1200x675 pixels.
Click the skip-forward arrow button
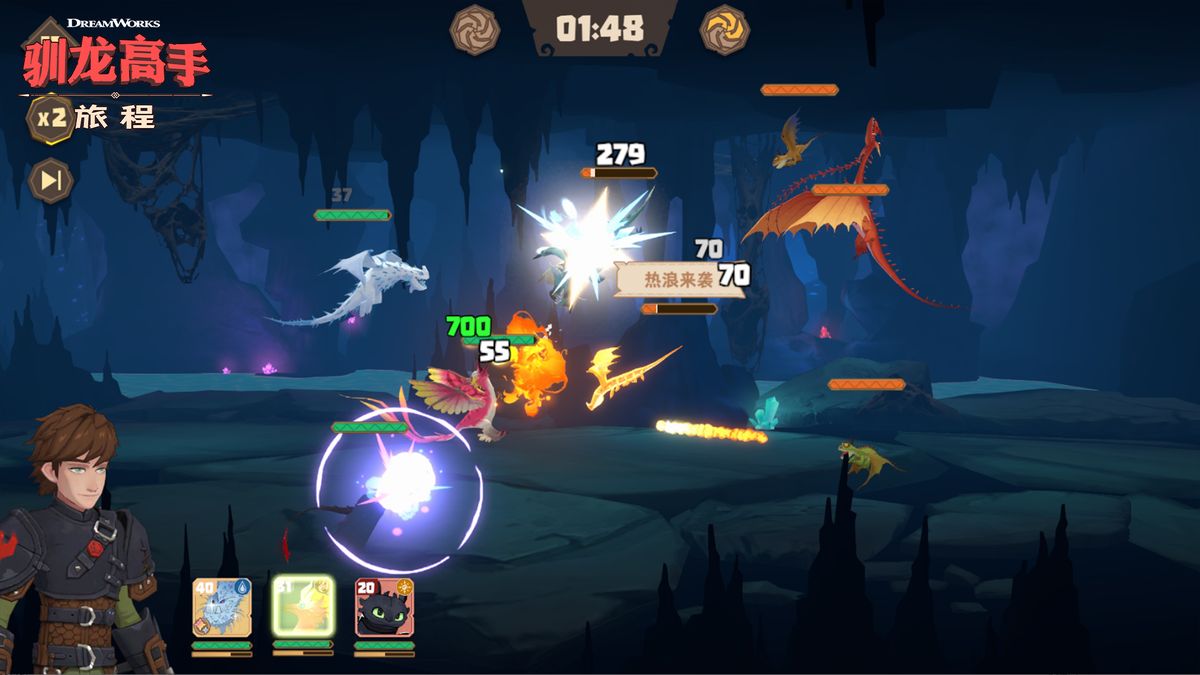point(49,180)
